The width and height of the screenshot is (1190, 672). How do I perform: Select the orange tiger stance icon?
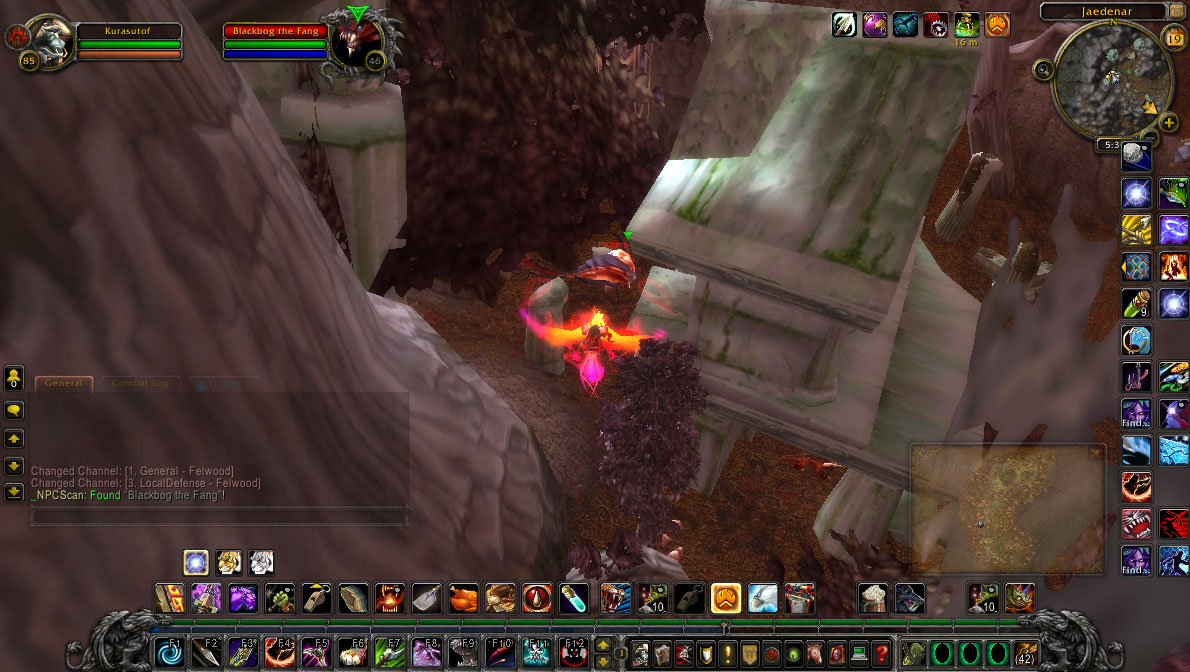pyautogui.click(x=229, y=562)
